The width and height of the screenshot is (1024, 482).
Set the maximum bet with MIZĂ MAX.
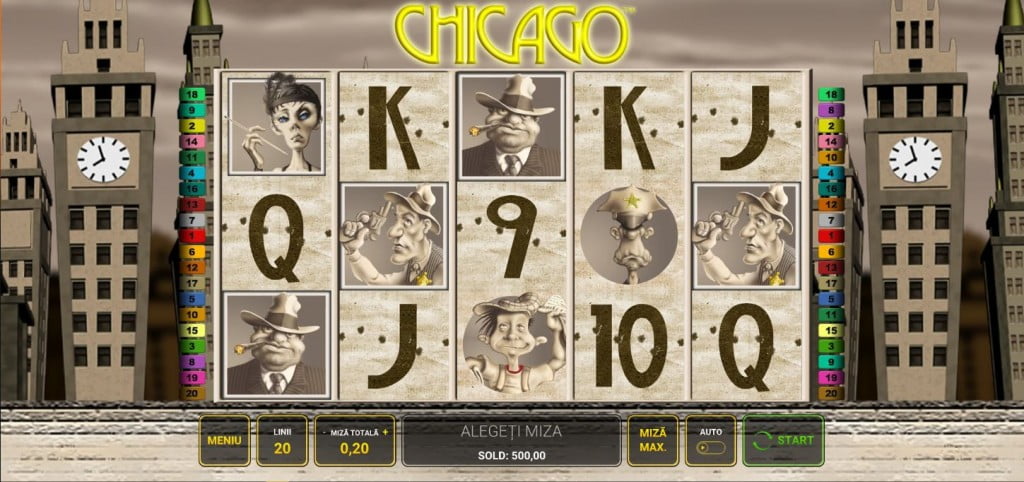(x=653, y=440)
